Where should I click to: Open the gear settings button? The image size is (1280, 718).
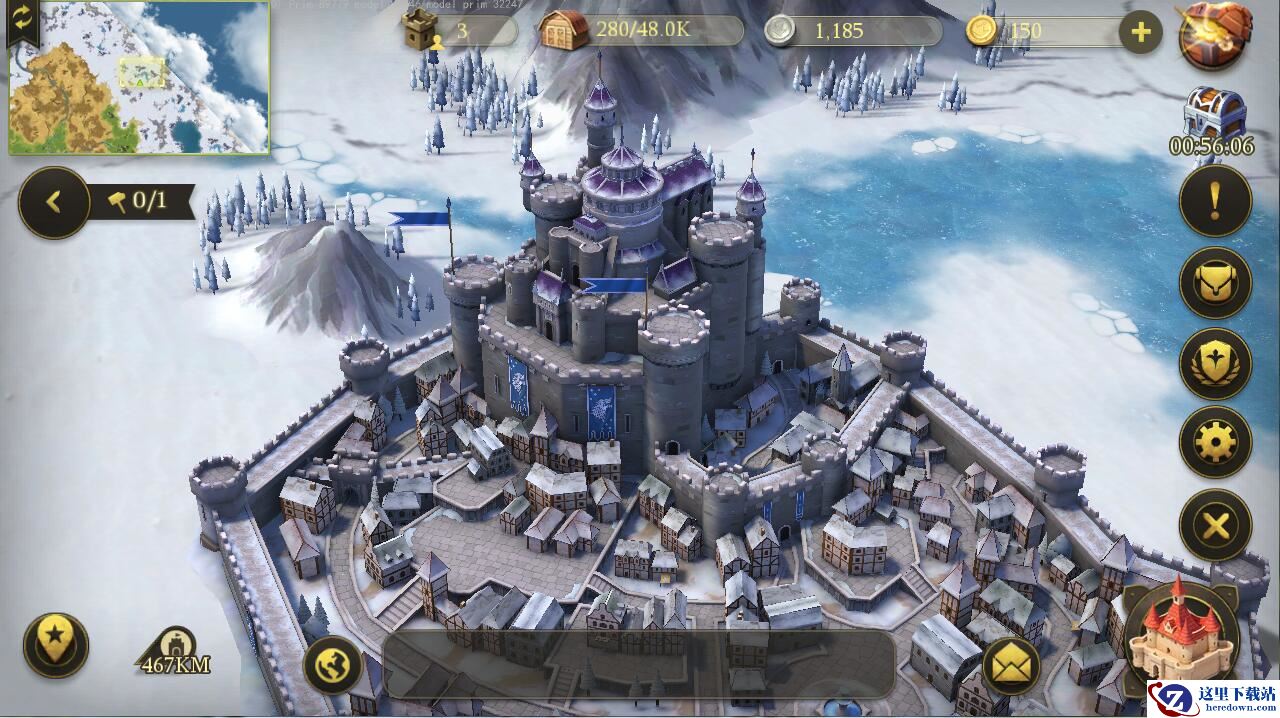[1215, 442]
